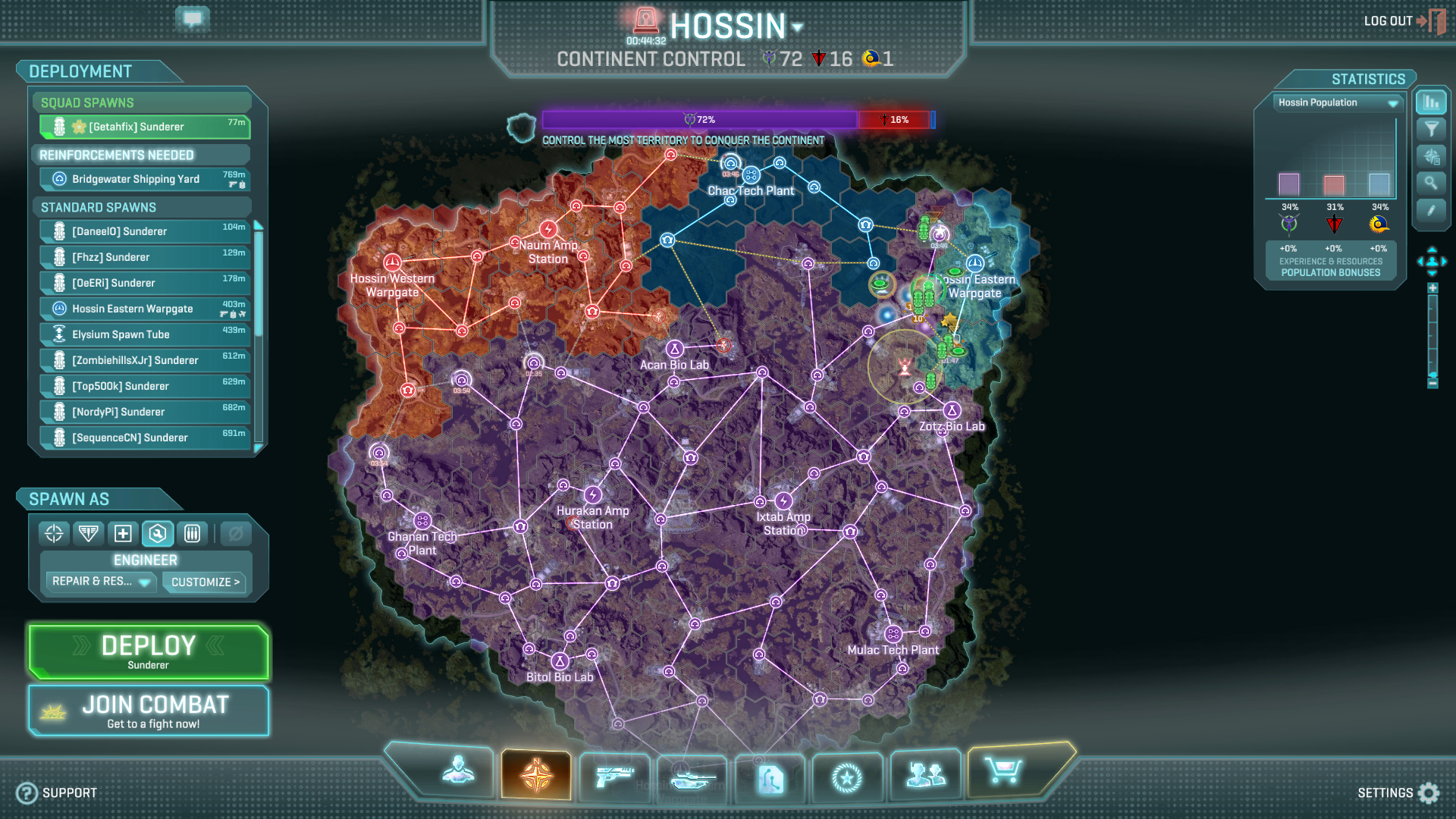This screenshot has width=1456, height=819.
Task: Open the Customize loadout button
Action: point(205,582)
